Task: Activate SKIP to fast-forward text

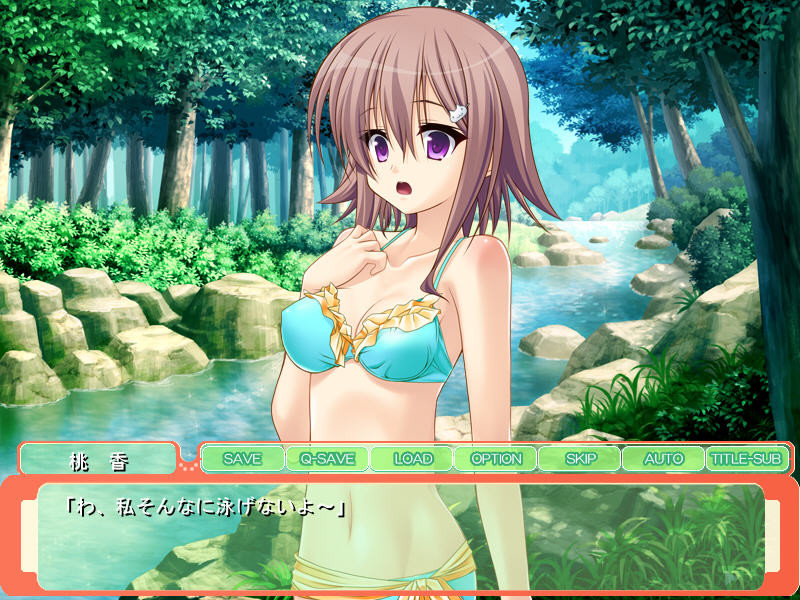Action: [x=579, y=459]
